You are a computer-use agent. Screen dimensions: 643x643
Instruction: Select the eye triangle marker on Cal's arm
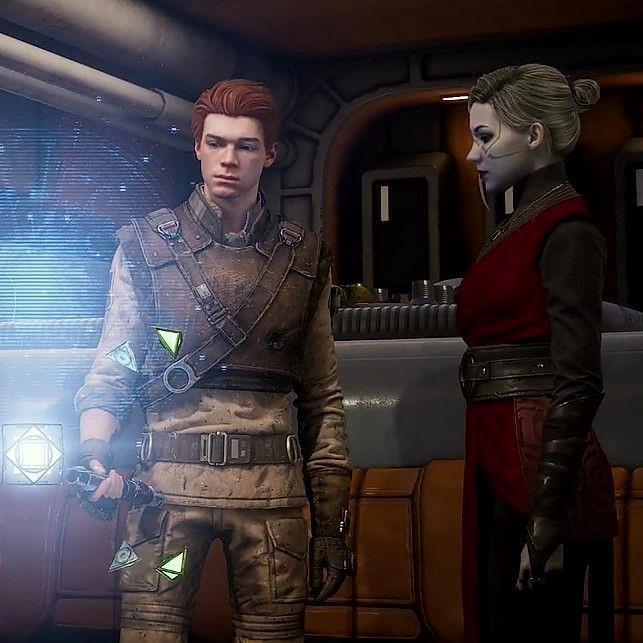[123, 355]
